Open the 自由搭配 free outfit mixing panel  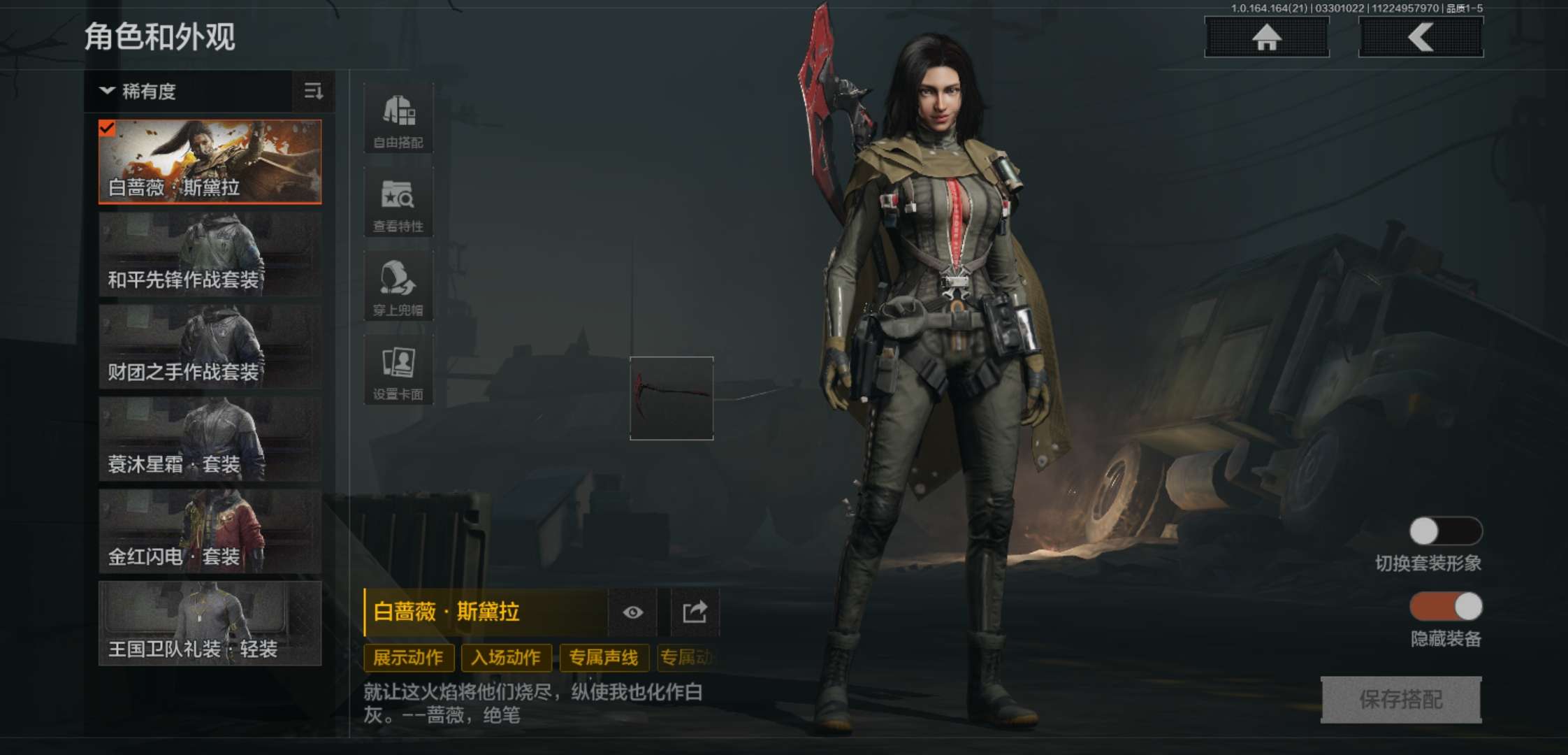398,117
